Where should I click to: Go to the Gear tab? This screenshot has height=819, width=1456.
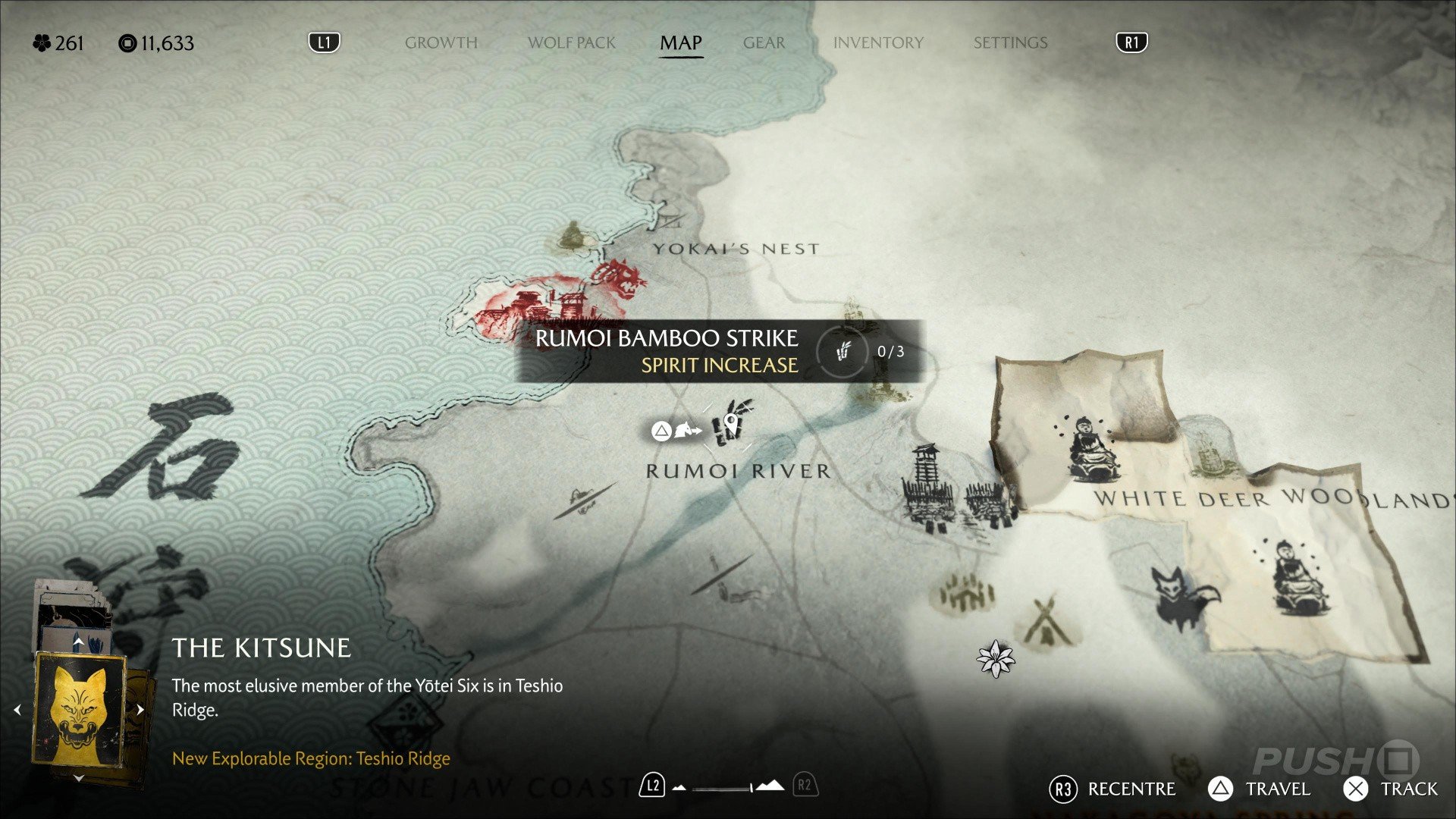[x=764, y=42]
